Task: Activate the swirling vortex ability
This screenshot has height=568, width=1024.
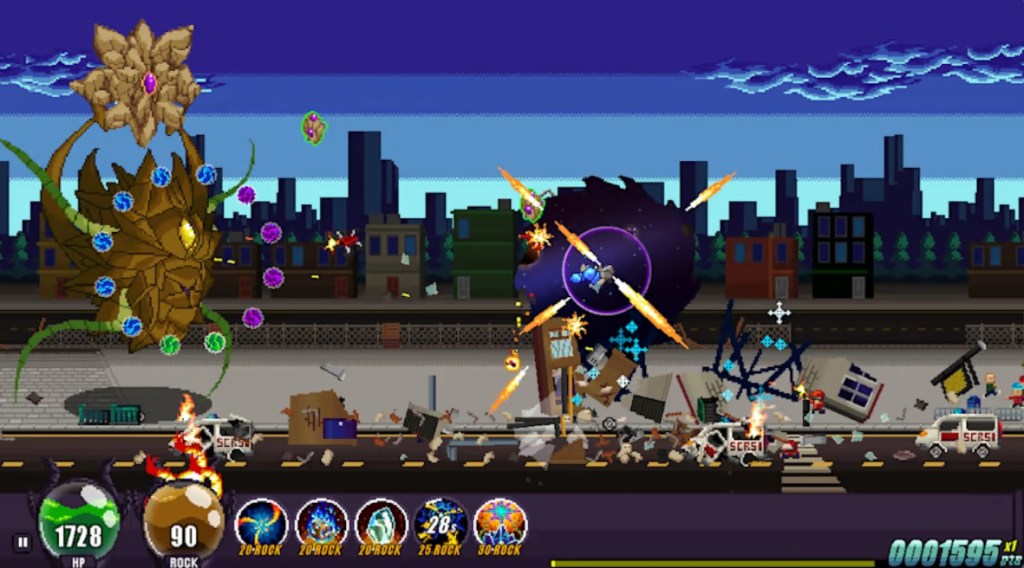Action: click(261, 523)
